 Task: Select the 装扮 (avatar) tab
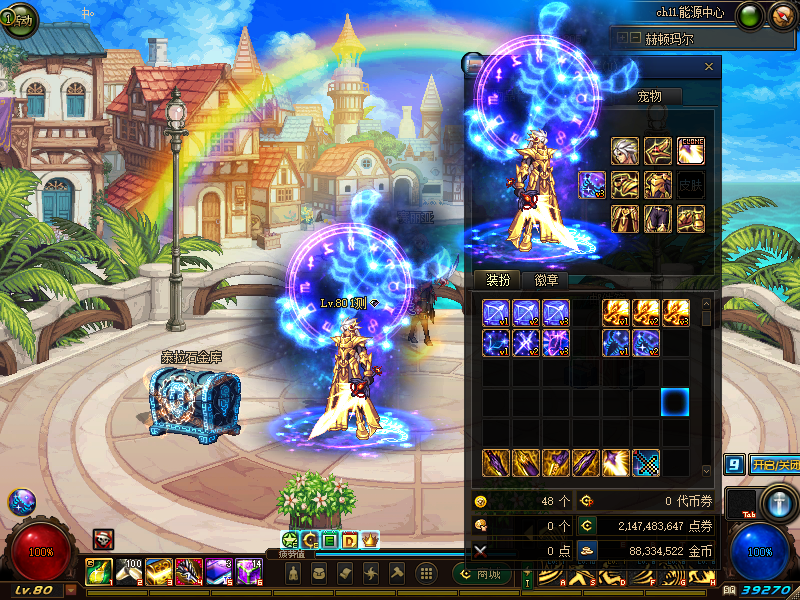[492, 280]
